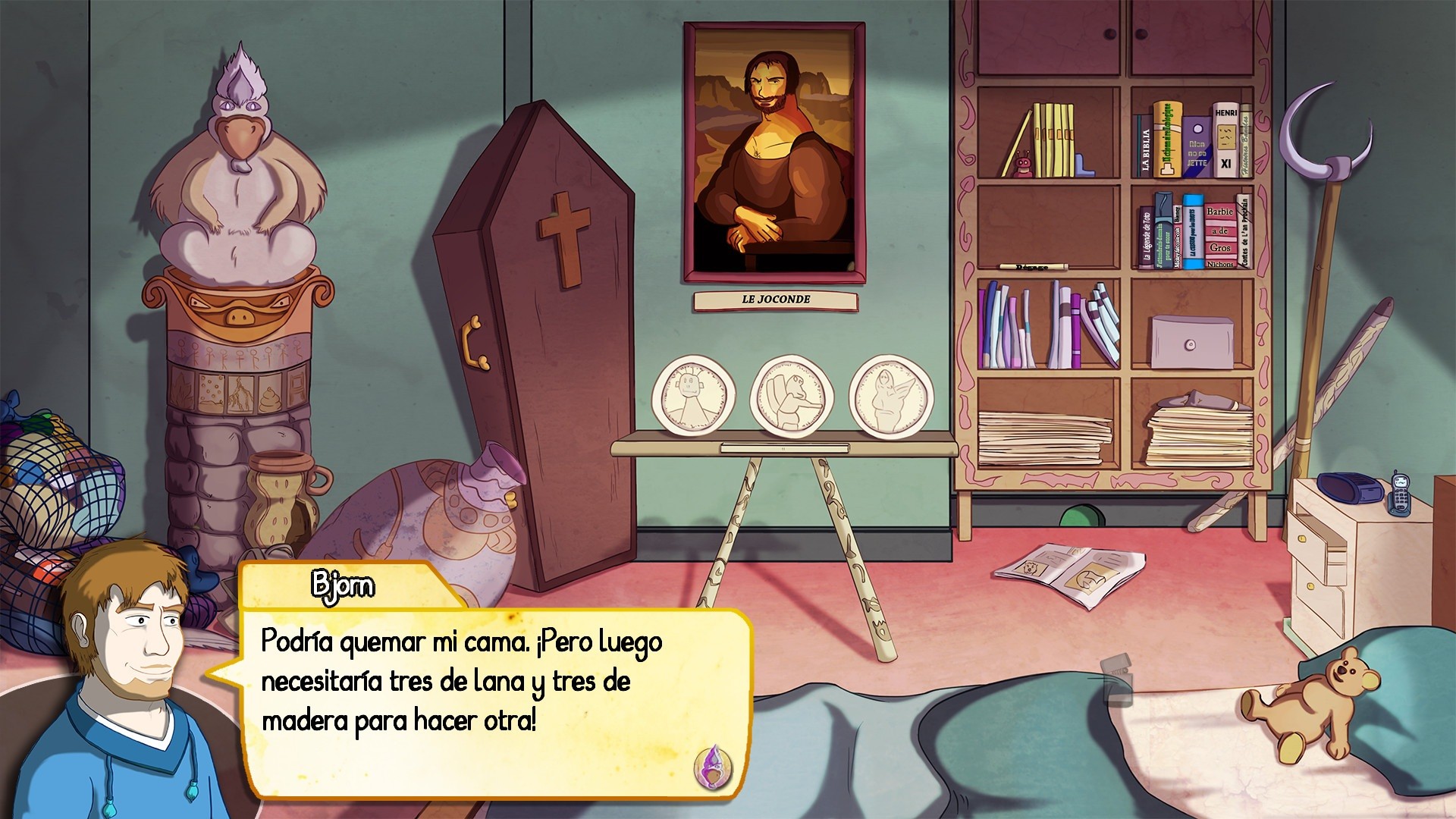1456x819 pixels.
Task: Click the Mona Lisa parody painting icon
Action: click(775, 152)
